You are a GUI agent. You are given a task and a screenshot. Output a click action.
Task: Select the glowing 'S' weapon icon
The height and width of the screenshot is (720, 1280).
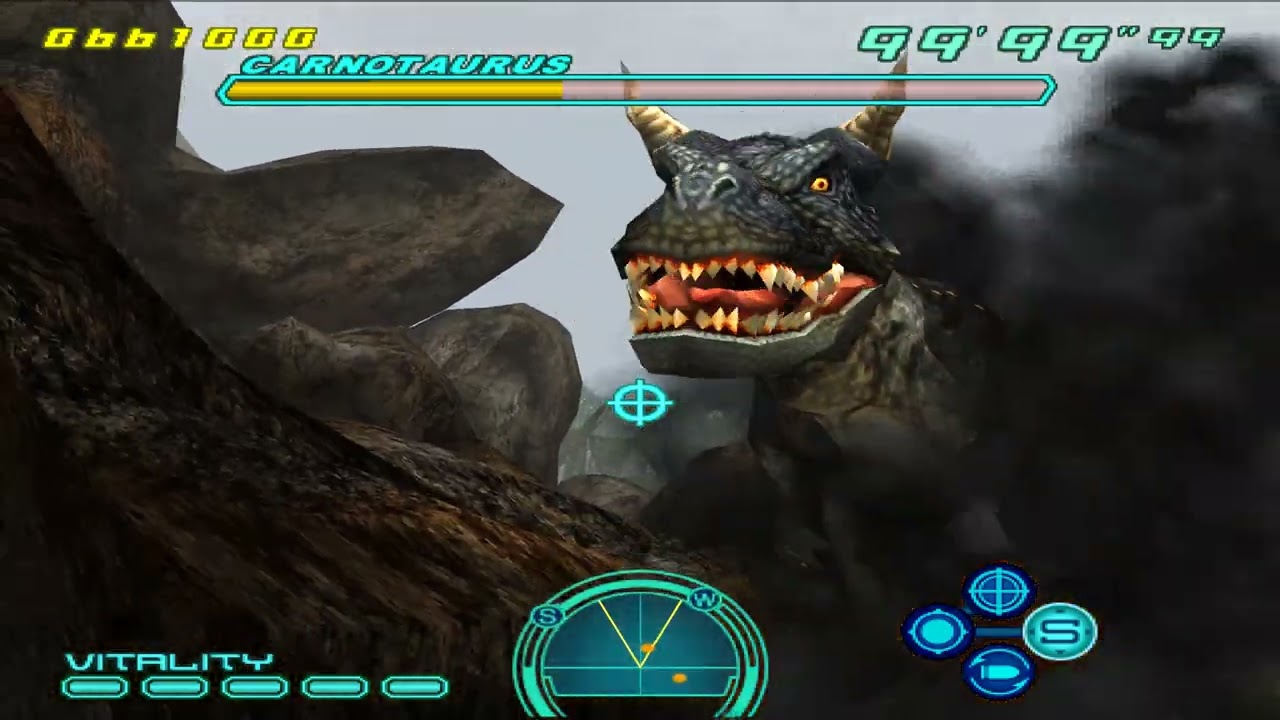click(1062, 631)
